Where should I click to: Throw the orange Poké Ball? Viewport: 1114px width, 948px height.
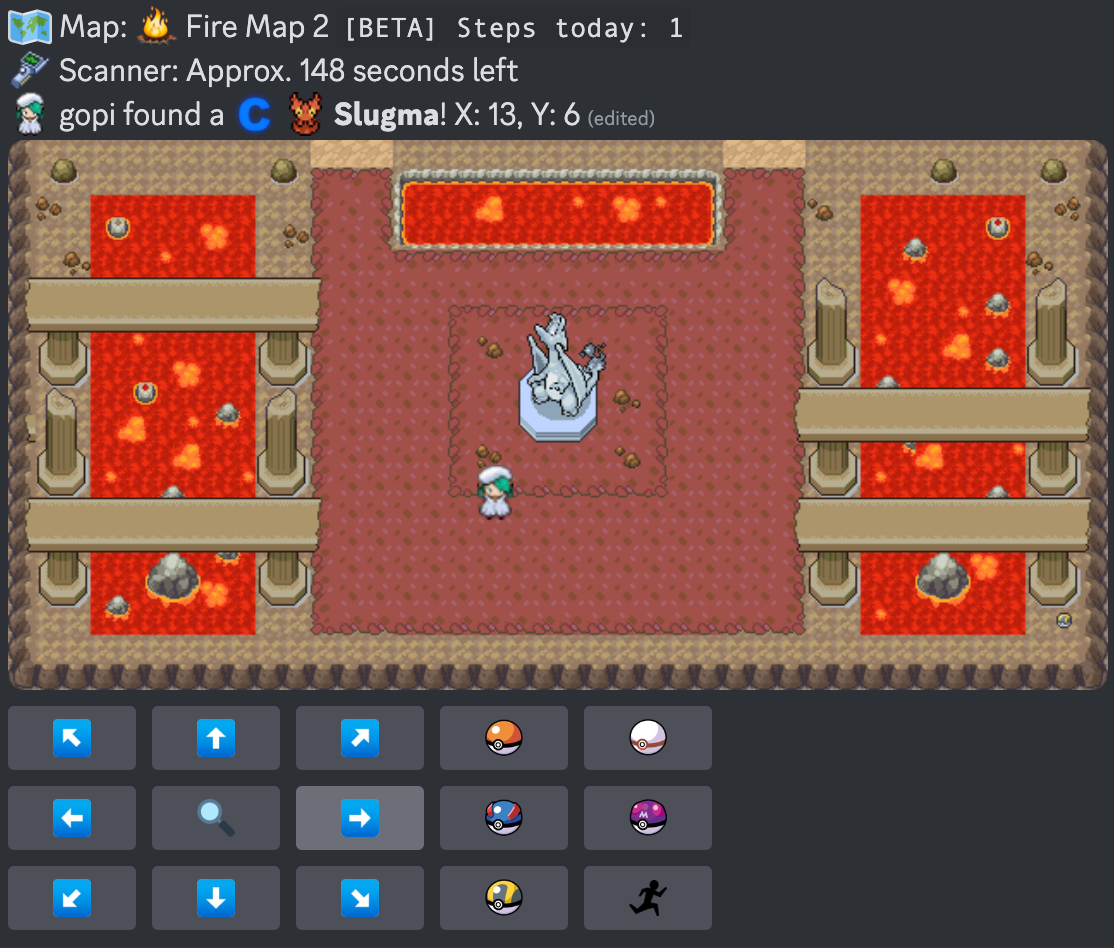504,738
